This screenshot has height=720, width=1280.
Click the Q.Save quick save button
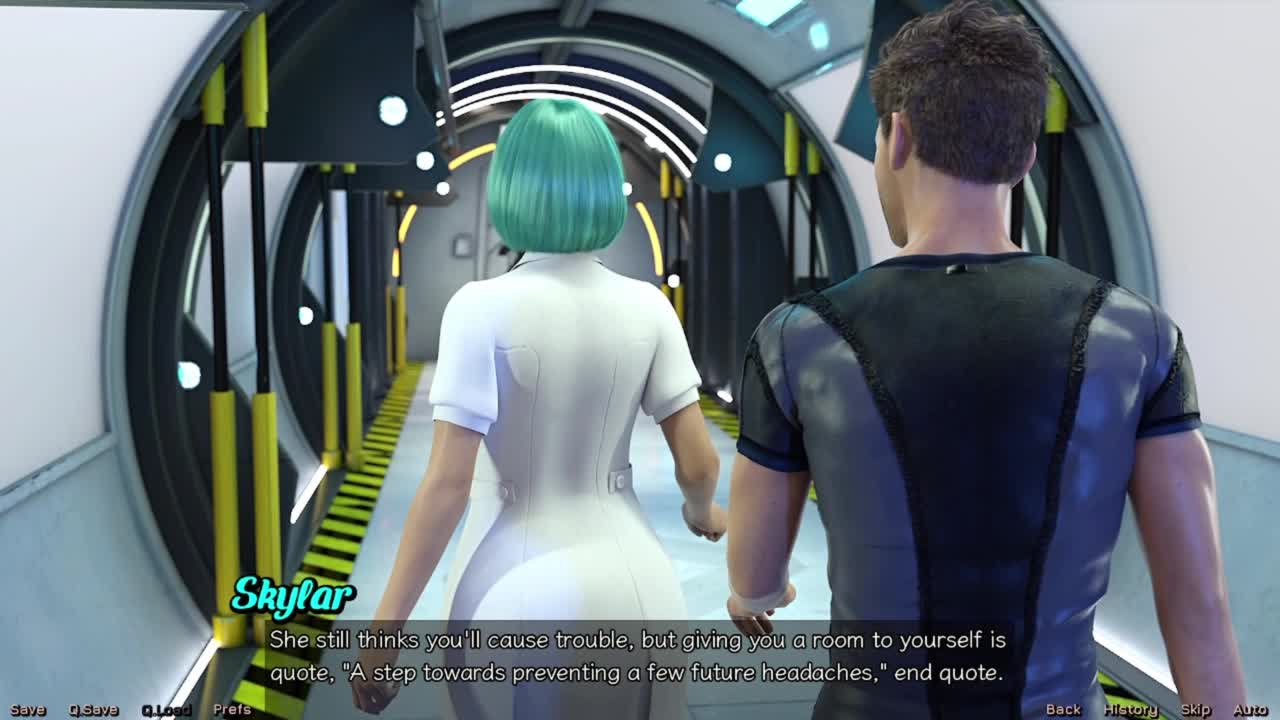93,710
